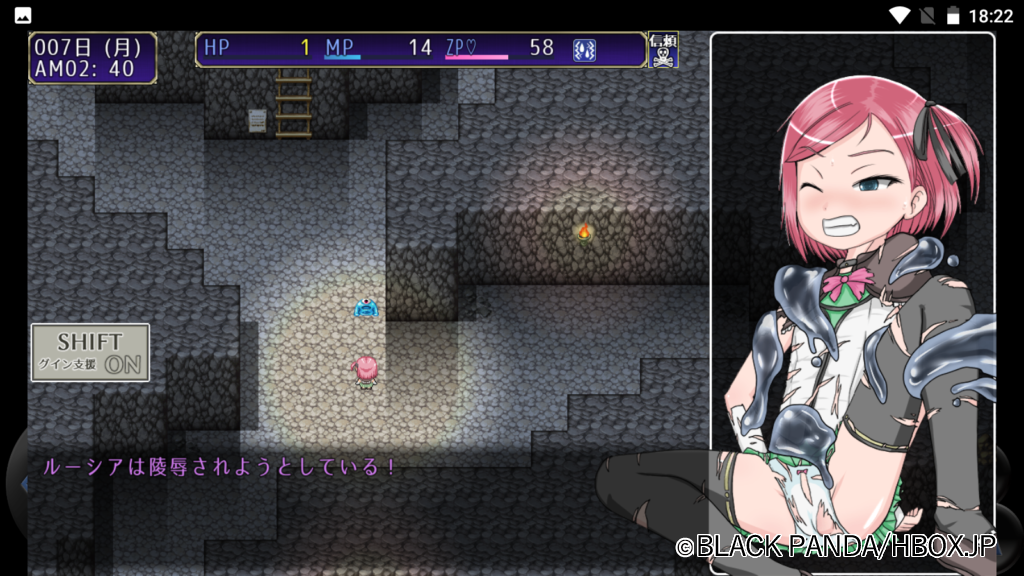This screenshot has width=1024, height=576.
Task: Toggle the SHIFT グイン支援 ON button
Action: point(90,352)
